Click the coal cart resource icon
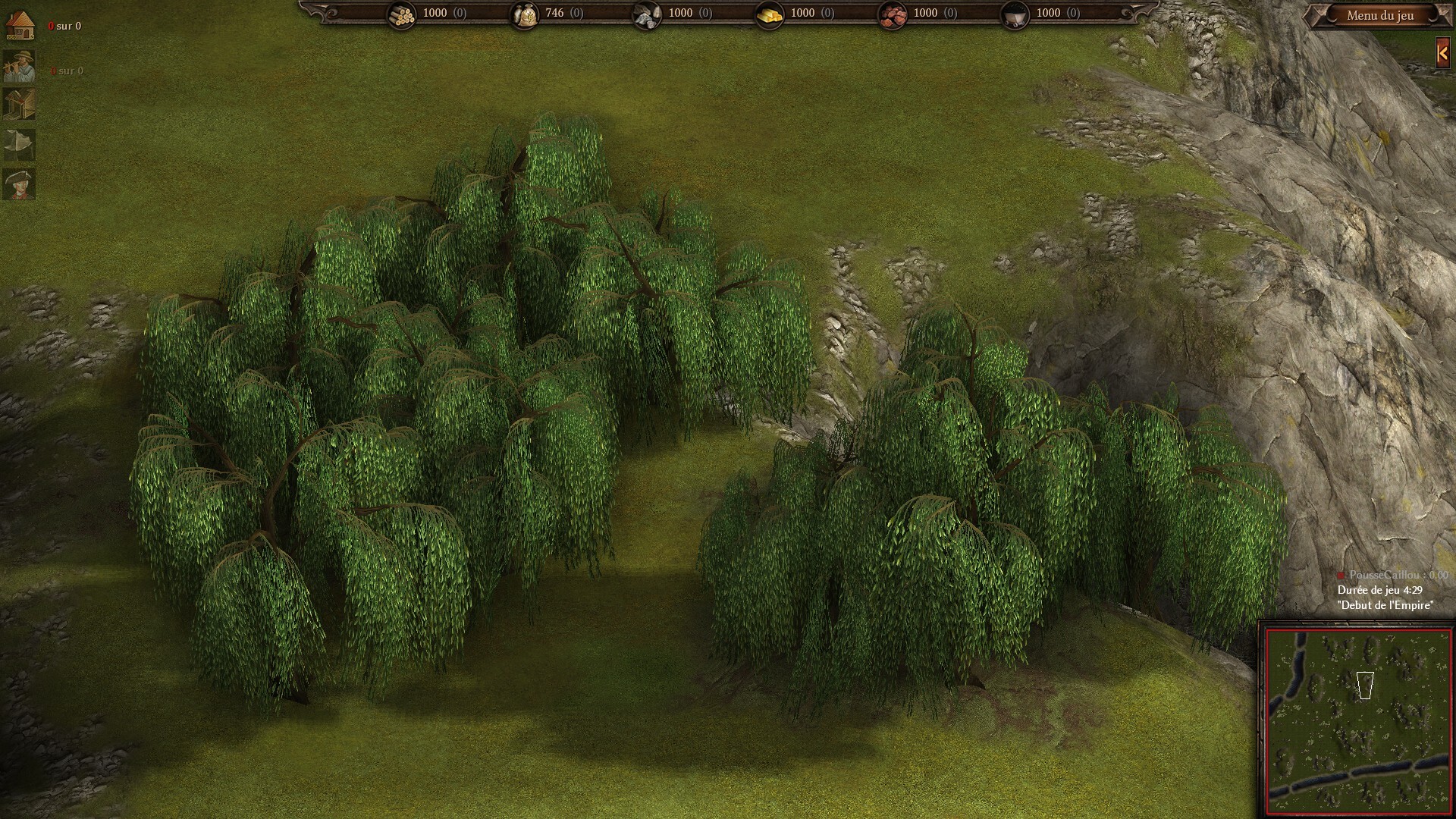 (x=1015, y=14)
